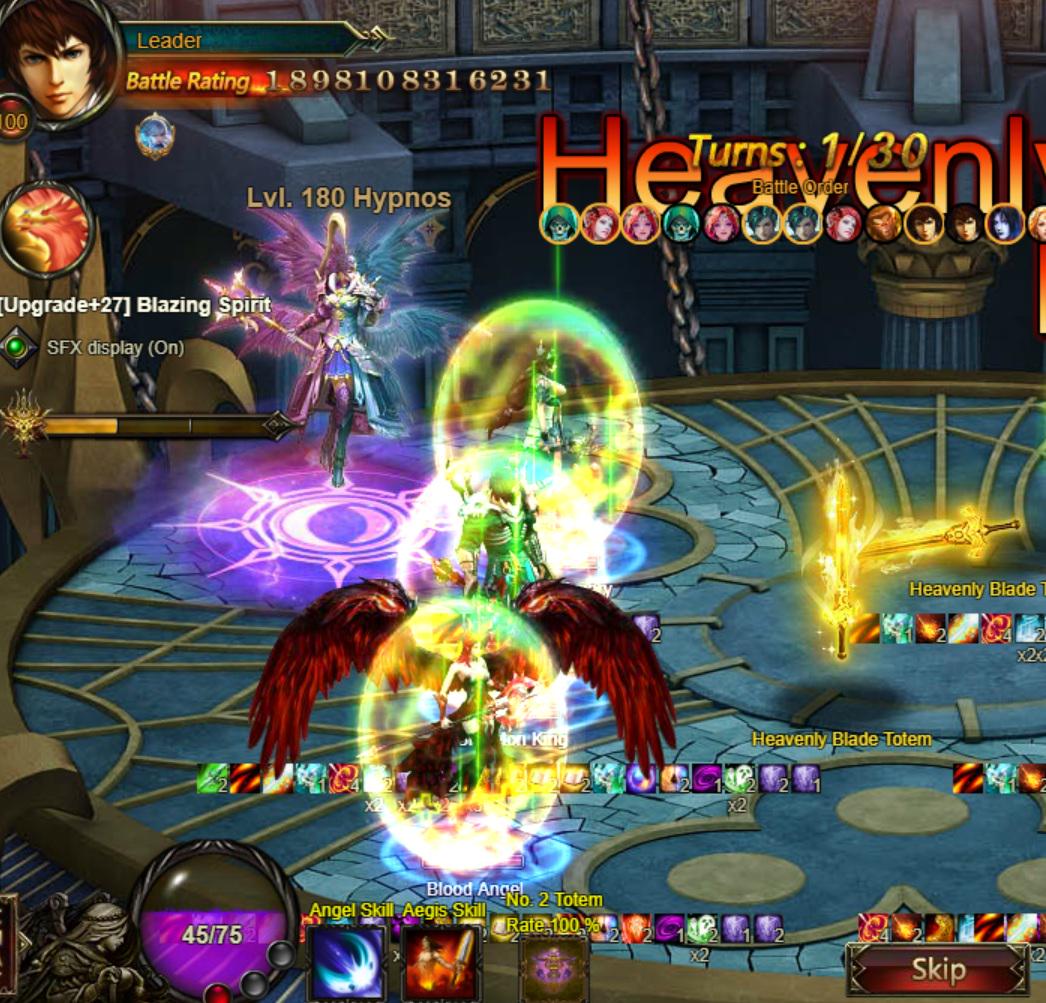Toggle the SFX display setting
The image size is (1046, 1003).
click(x=16, y=348)
